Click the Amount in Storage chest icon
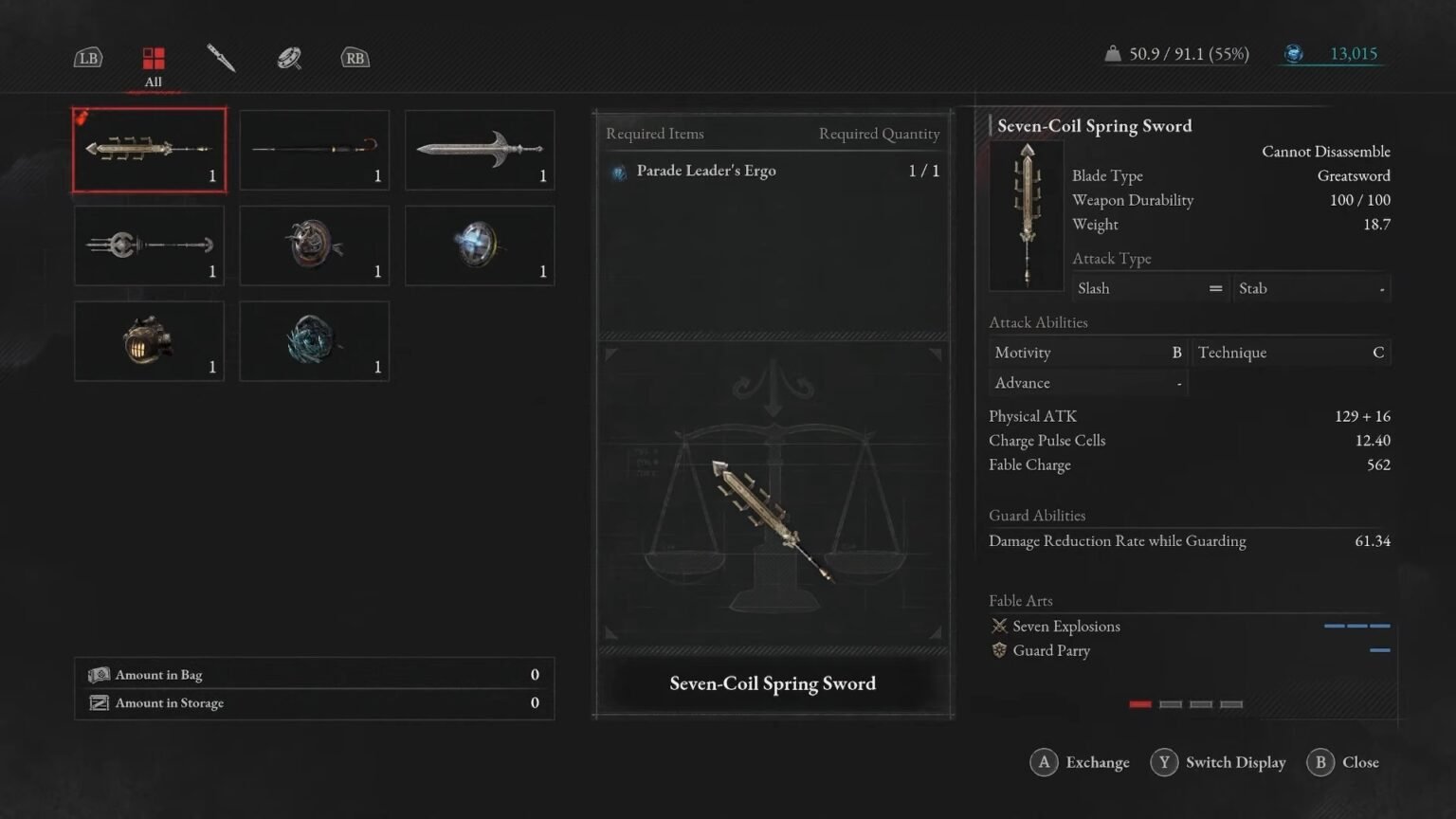This screenshot has height=819, width=1456. click(99, 702)
